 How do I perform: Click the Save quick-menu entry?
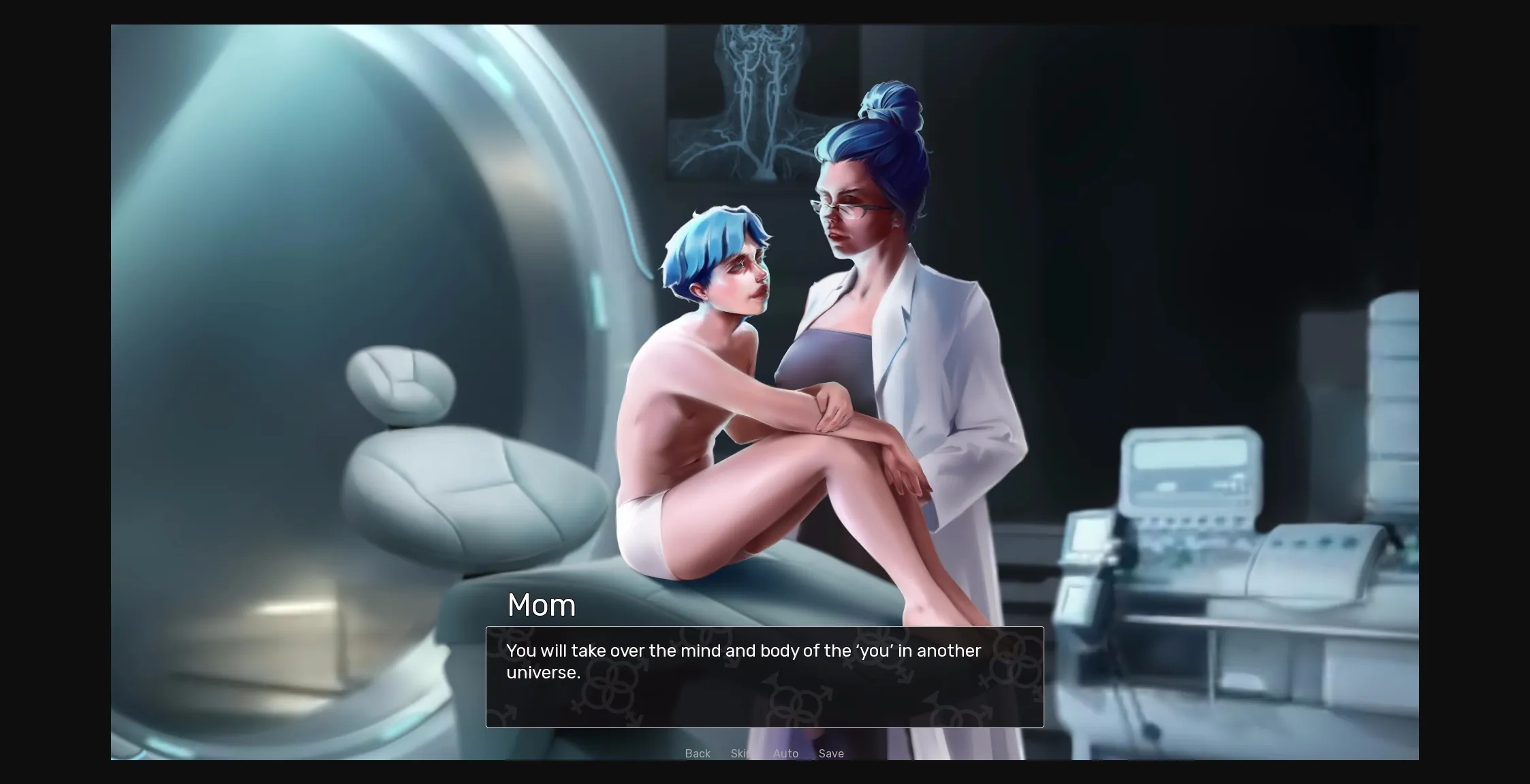pyautogui.click(x=831, y=753)
